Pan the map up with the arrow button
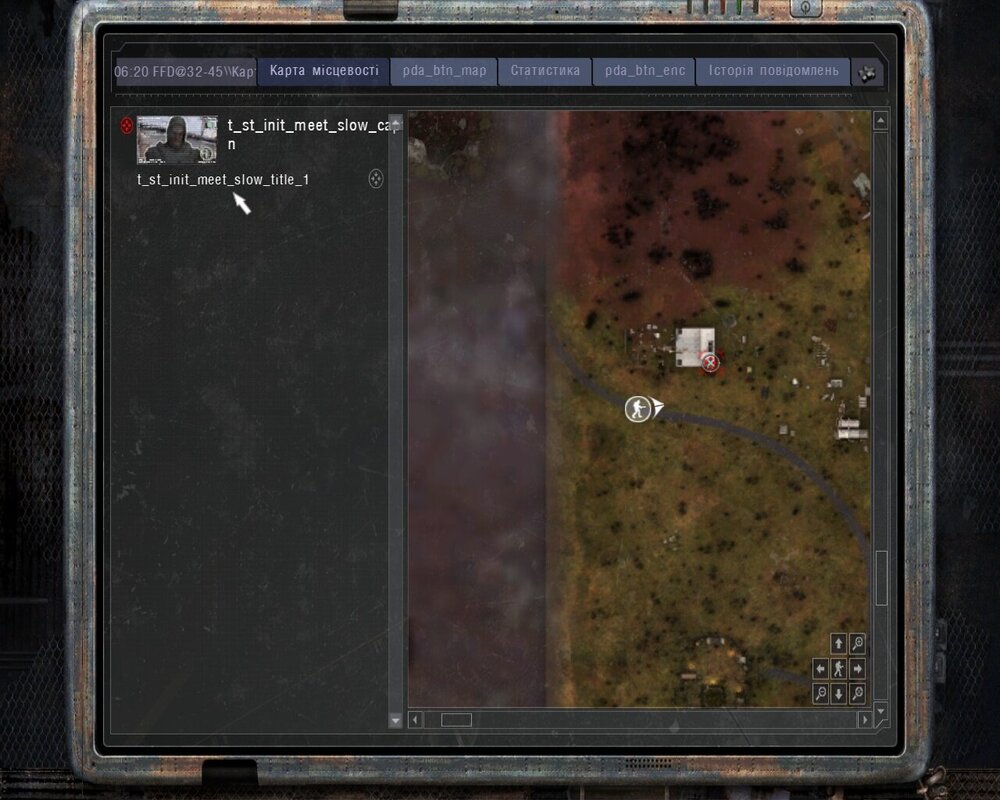This screenshot has height=800, width=1000. tap(839, 643)
